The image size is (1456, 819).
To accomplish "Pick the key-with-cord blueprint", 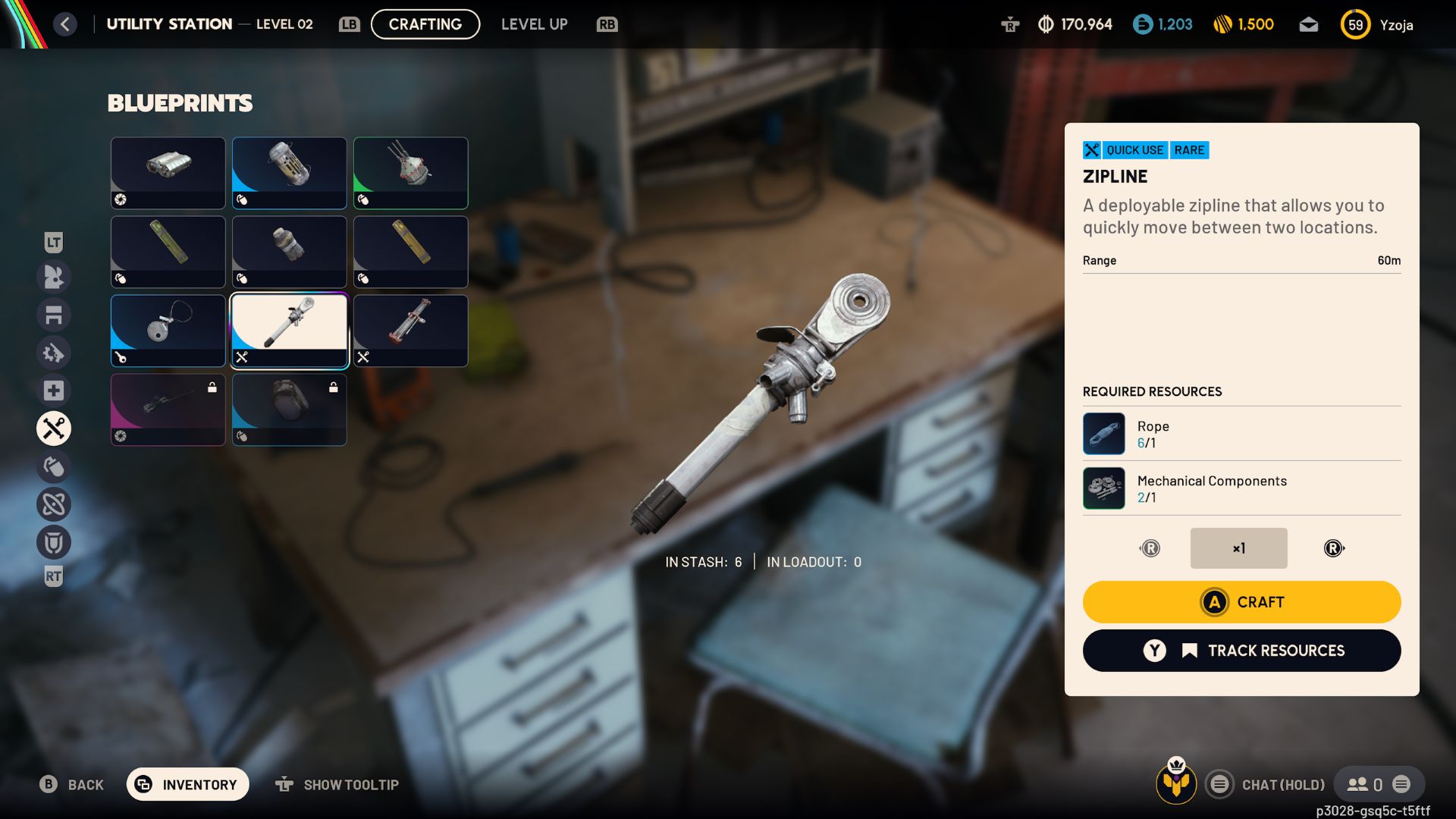I will [168, 331].
